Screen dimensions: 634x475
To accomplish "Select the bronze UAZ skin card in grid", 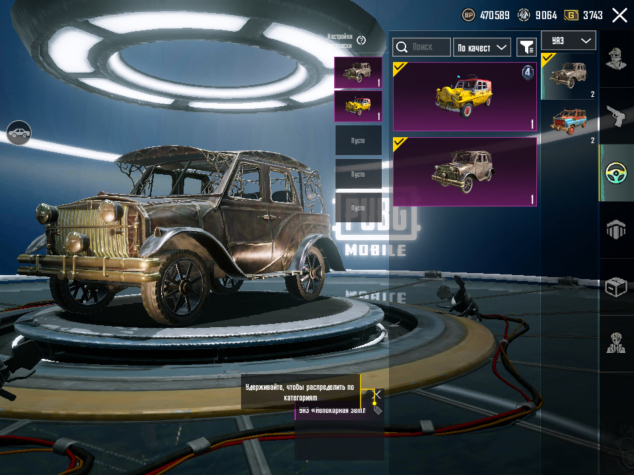I will [x=464, y=172].
